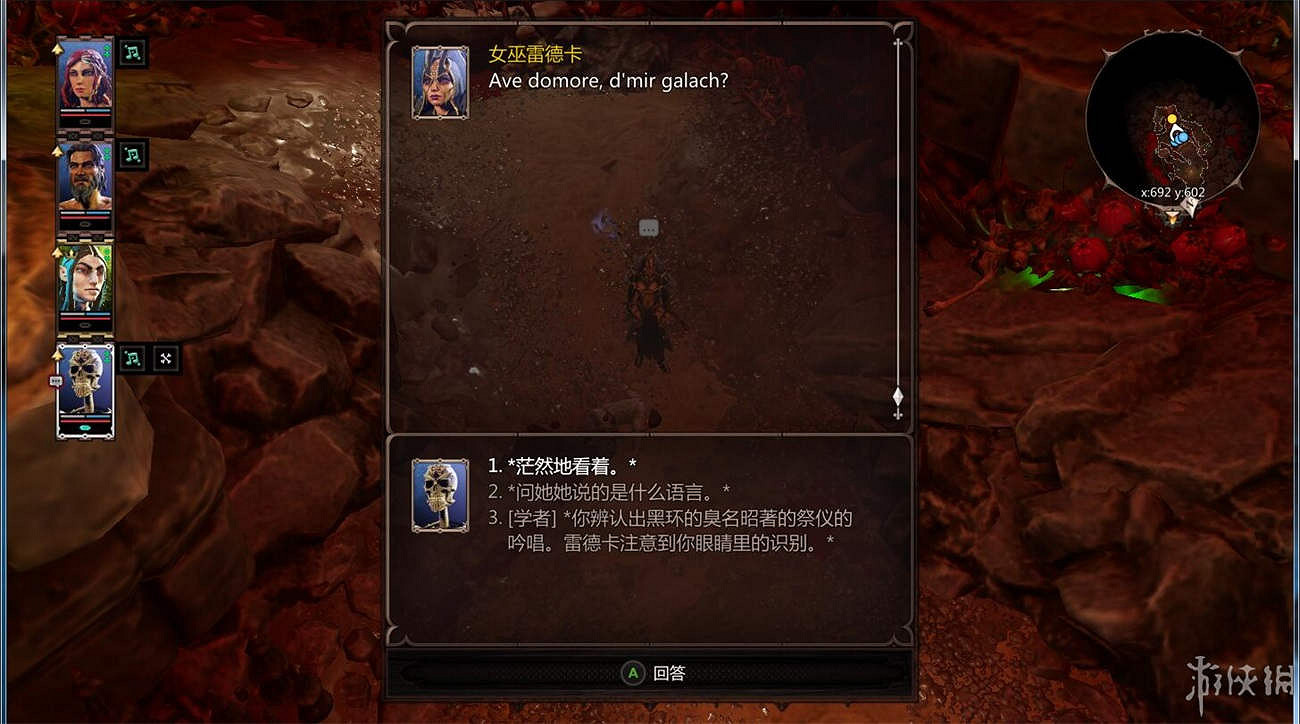Click 女巫雷德卡's dialogue portrait

point(439,80)
